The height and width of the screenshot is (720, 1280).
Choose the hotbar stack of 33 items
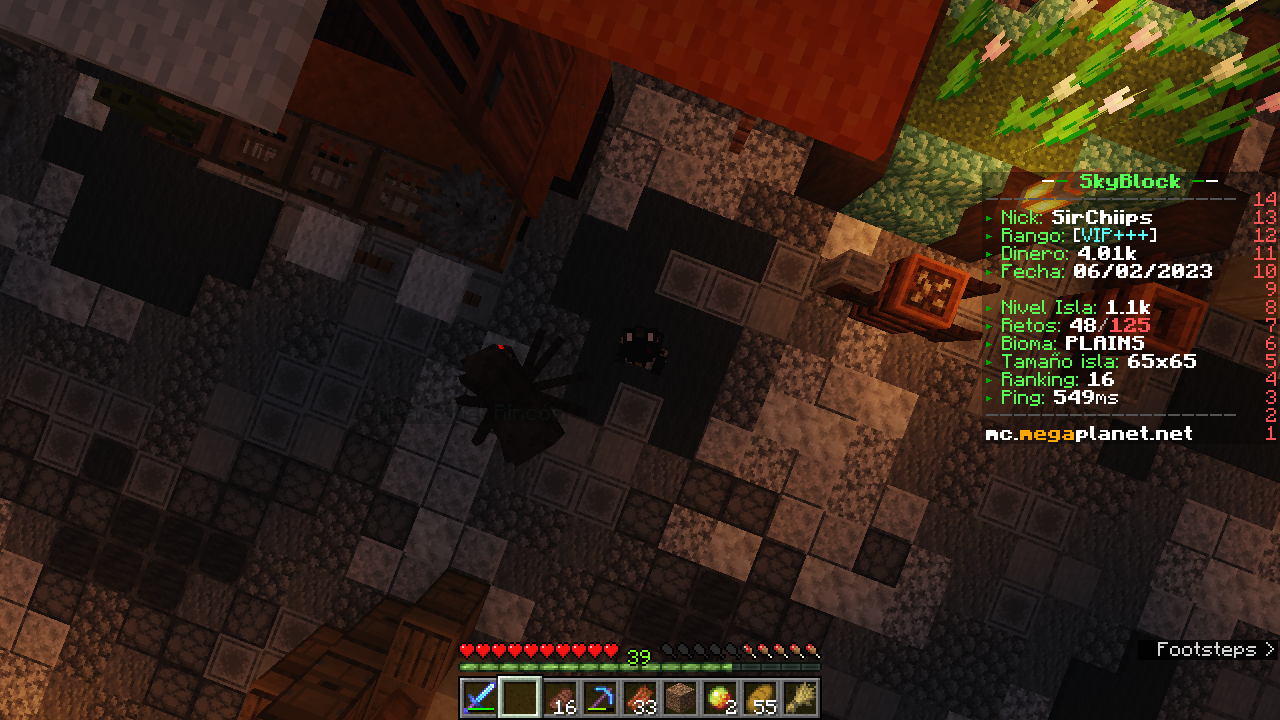pos(640,697)
